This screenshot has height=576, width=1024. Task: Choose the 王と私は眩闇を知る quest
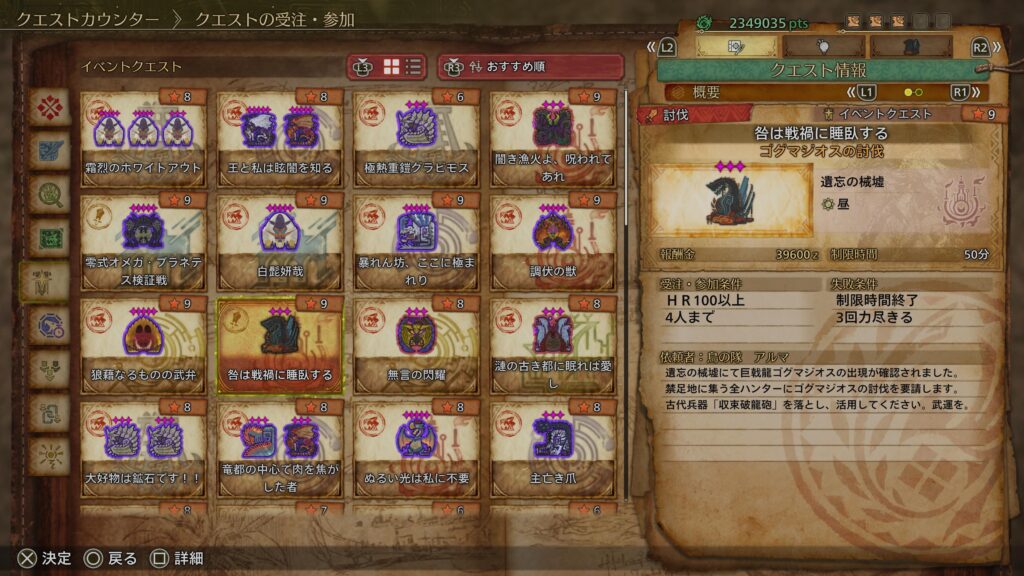(x=280, y=143)
